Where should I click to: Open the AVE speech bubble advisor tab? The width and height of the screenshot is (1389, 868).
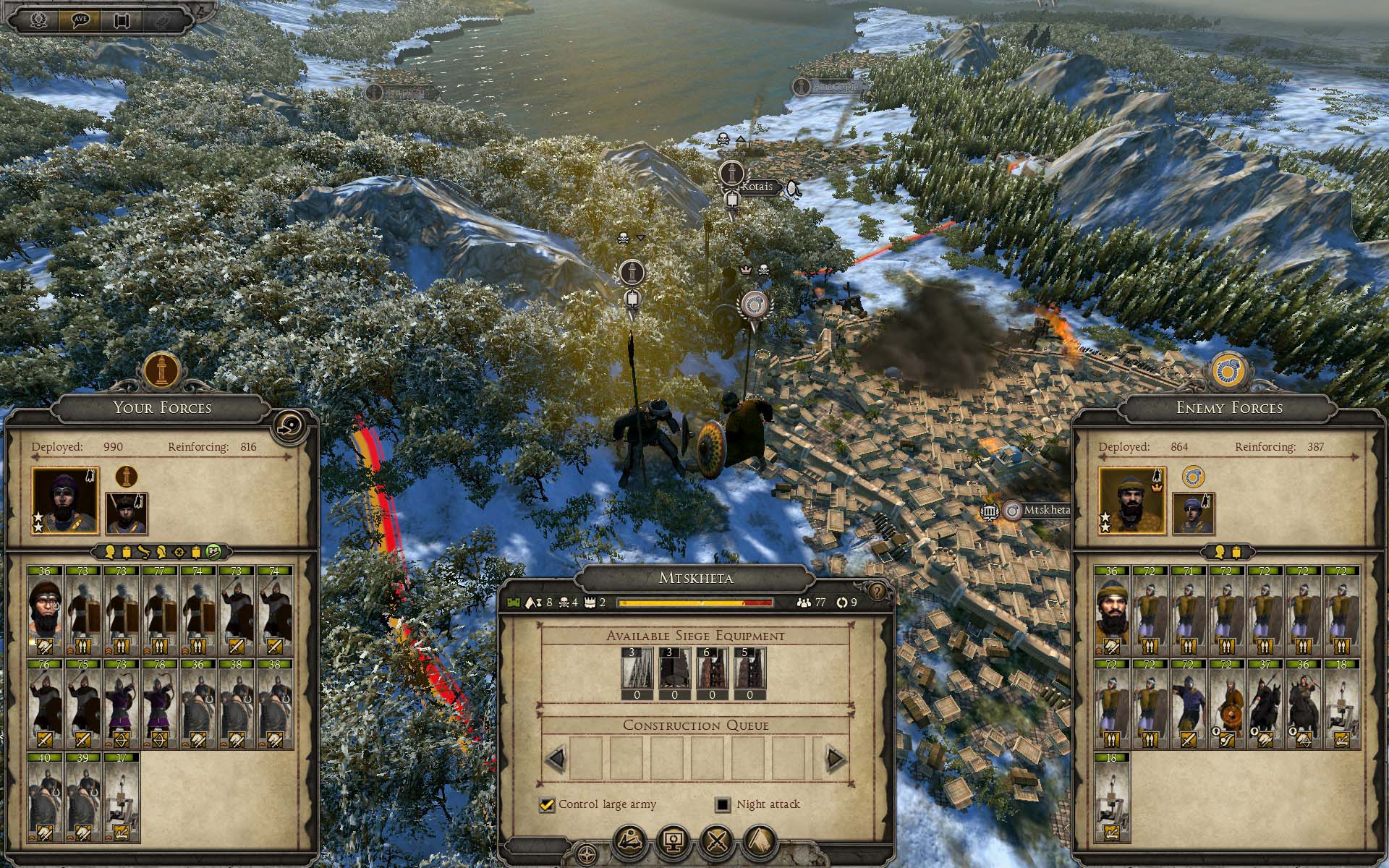[x=80, y=20]
